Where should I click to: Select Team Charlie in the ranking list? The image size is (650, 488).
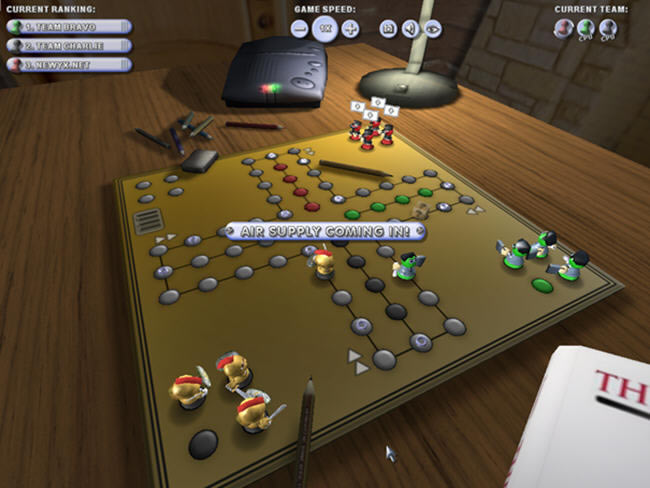(x=69, y=45)
